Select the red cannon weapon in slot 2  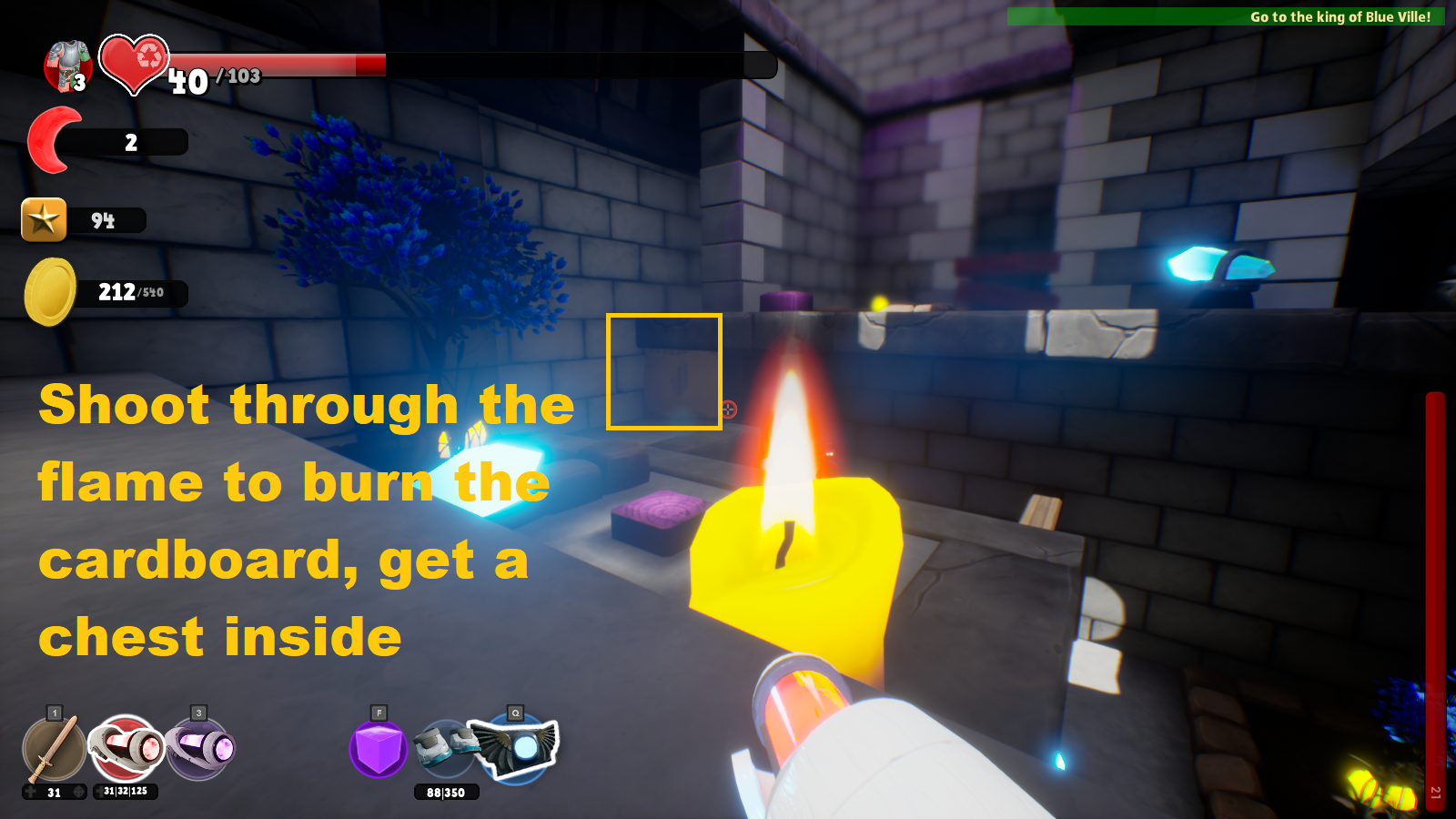click(127, 746)
